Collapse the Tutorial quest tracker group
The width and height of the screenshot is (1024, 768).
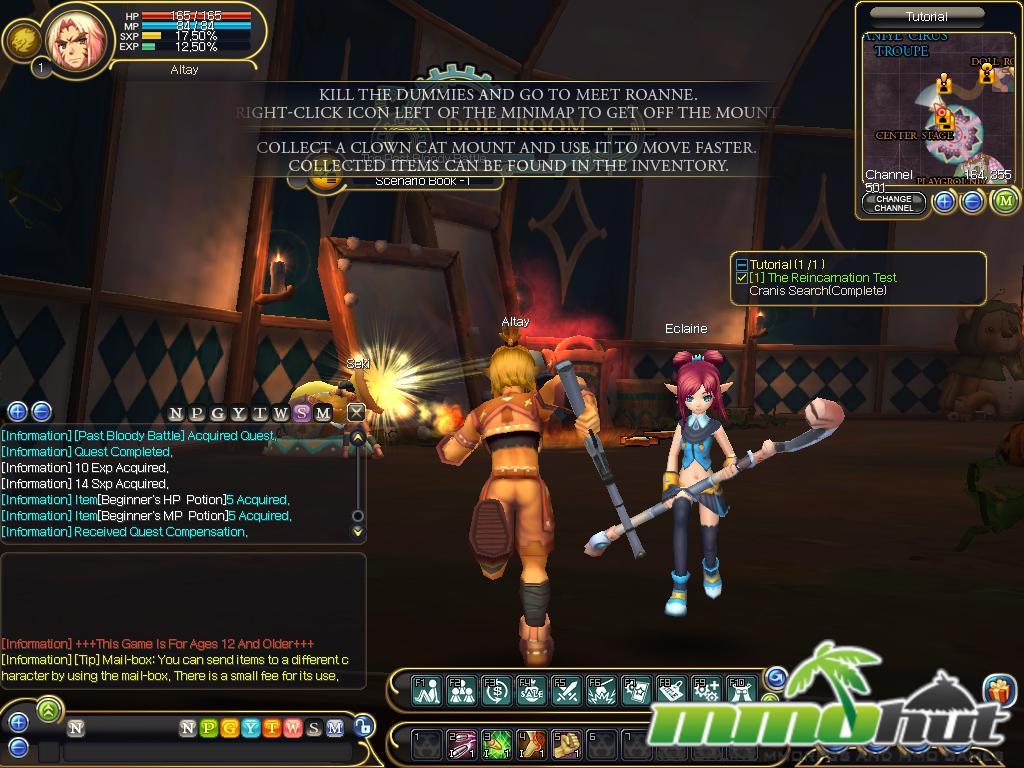coord(741,265)
